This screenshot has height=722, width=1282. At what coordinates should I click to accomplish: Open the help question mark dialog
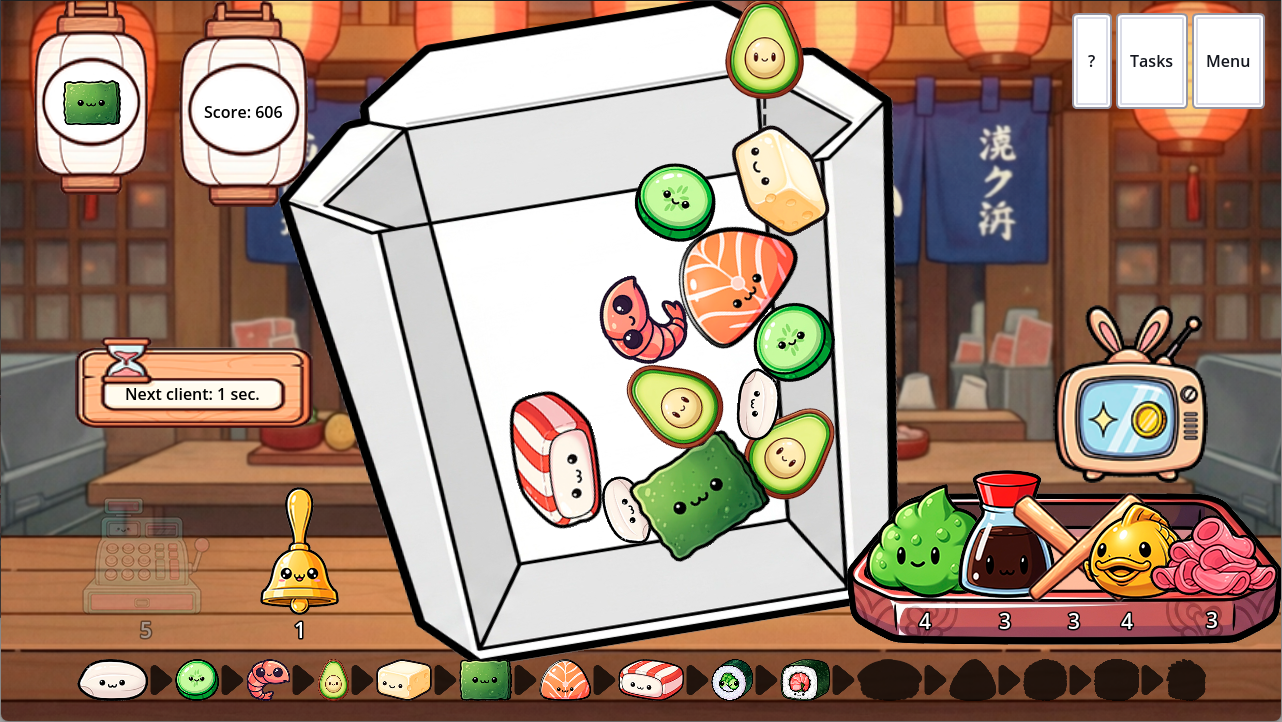pos(1090,61)
